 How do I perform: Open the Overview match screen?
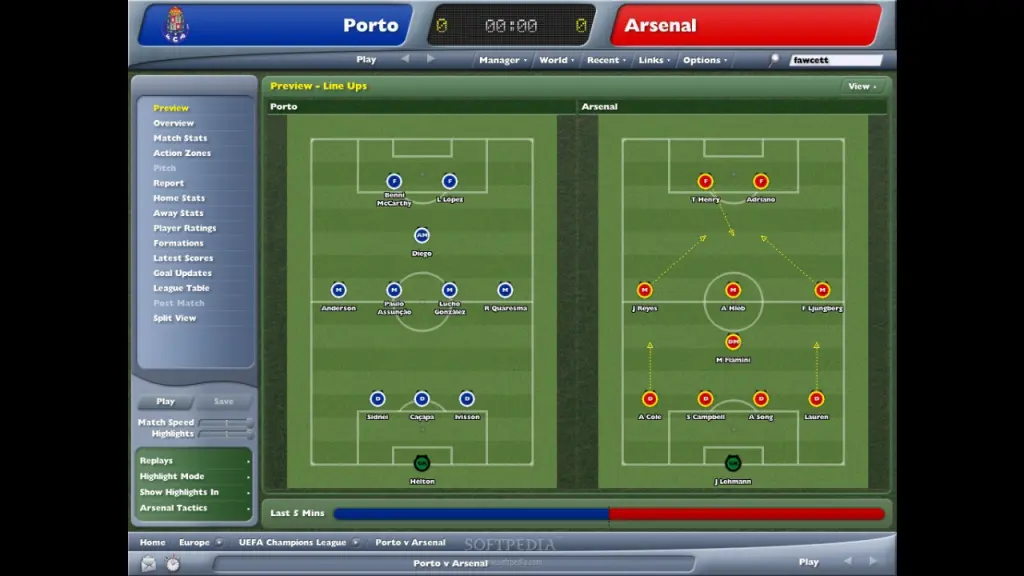tap(173, 123)
